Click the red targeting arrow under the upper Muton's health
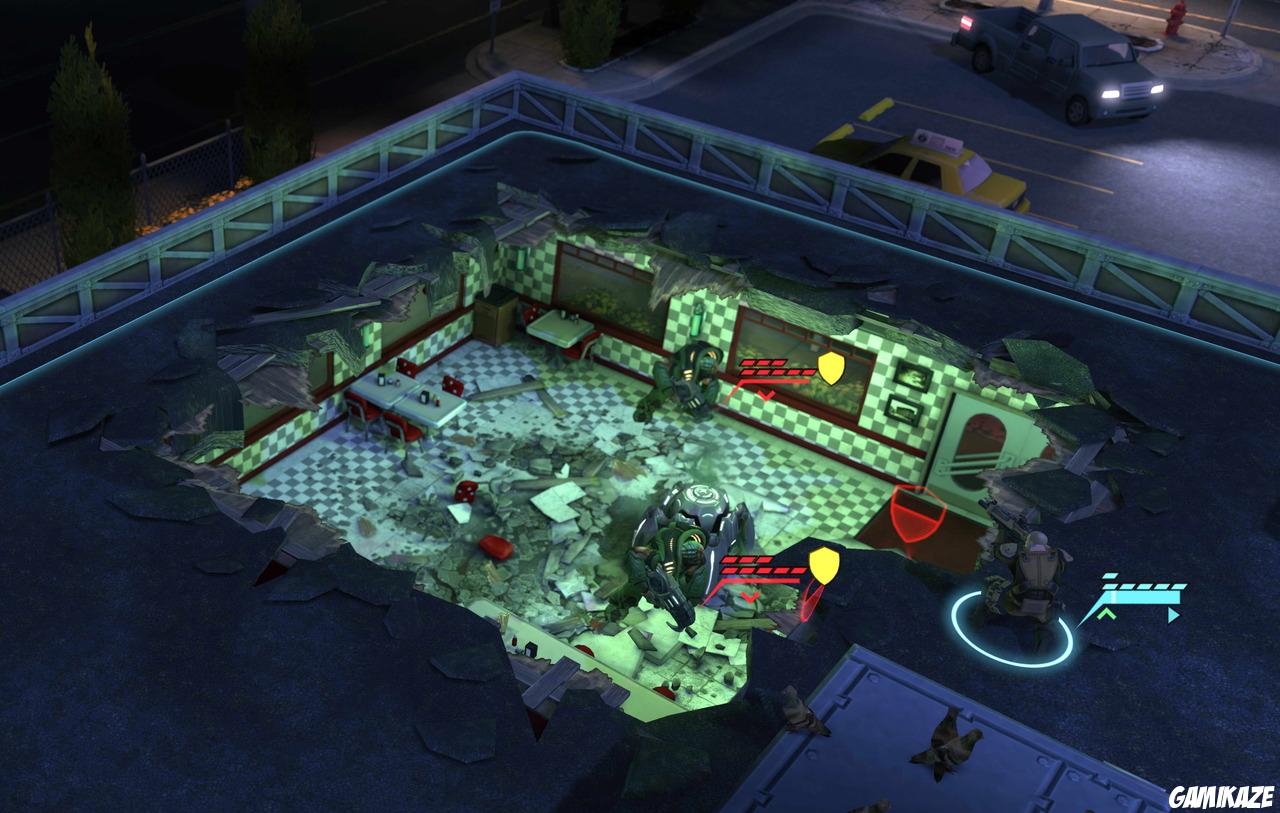1280x813 pixels. tap(767, 393)
